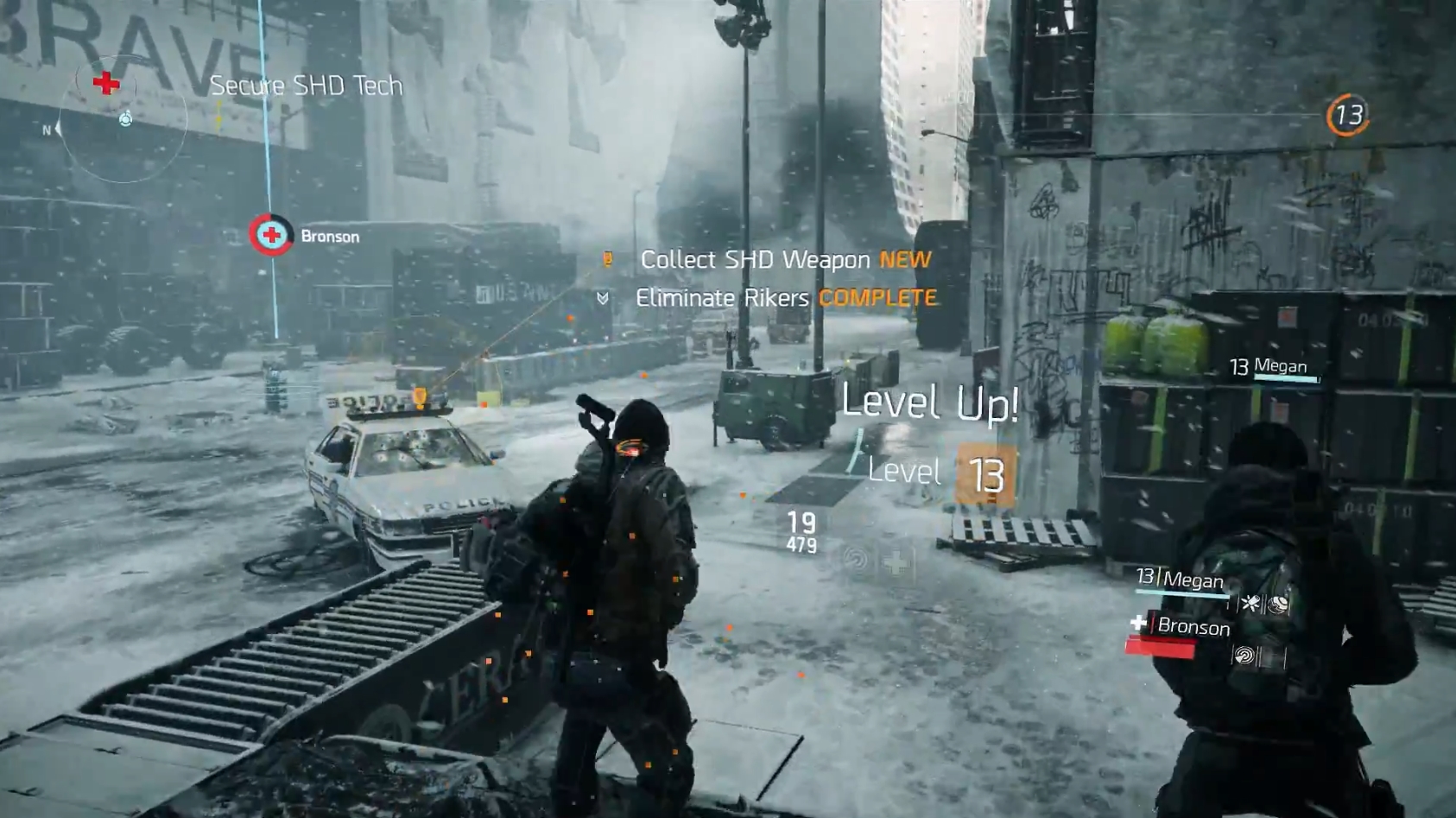Select the seeker mine icon near Megan's name
1456x818 pixels.
tap(1276, 604)
